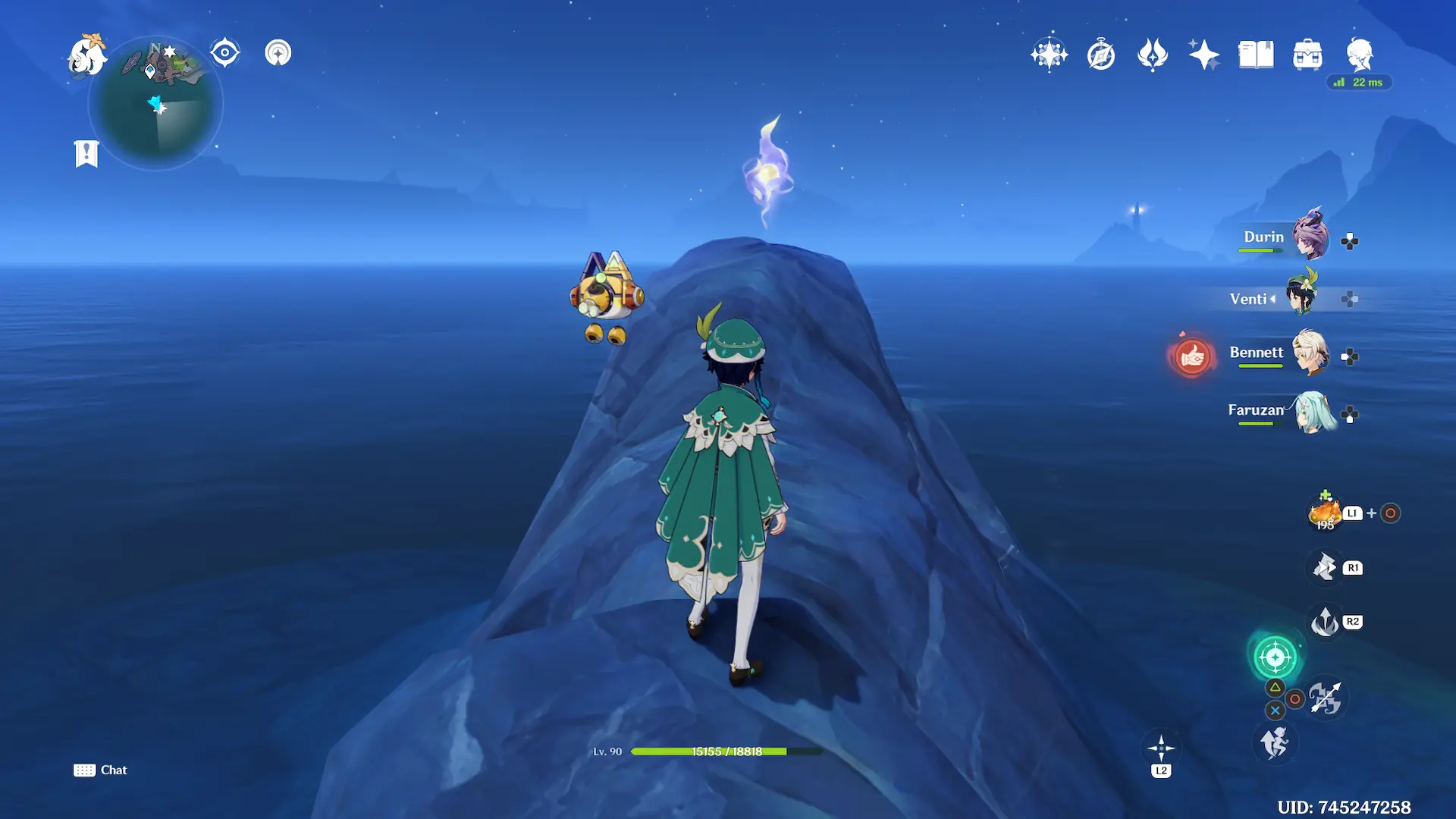The image size is (1456, 819).
Task: Open the character profile head icon
Action: coord(1360,55)
